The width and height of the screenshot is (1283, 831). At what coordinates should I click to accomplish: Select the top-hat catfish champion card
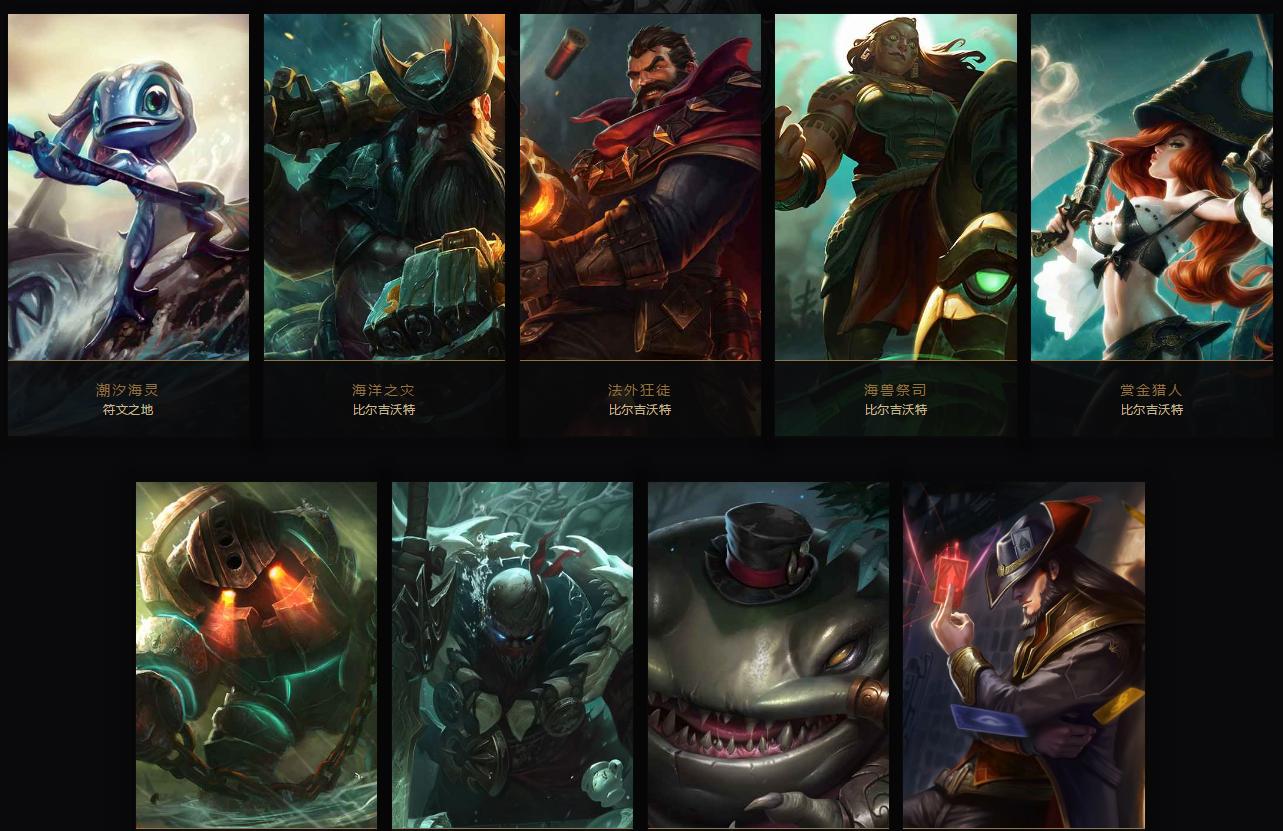(x=768, y=655)
